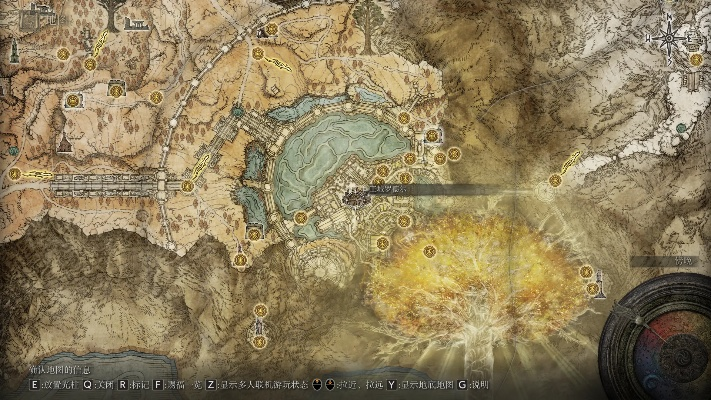Pick the grace at the map's far west edge
The image size is (711, 400).
[15, 173]
